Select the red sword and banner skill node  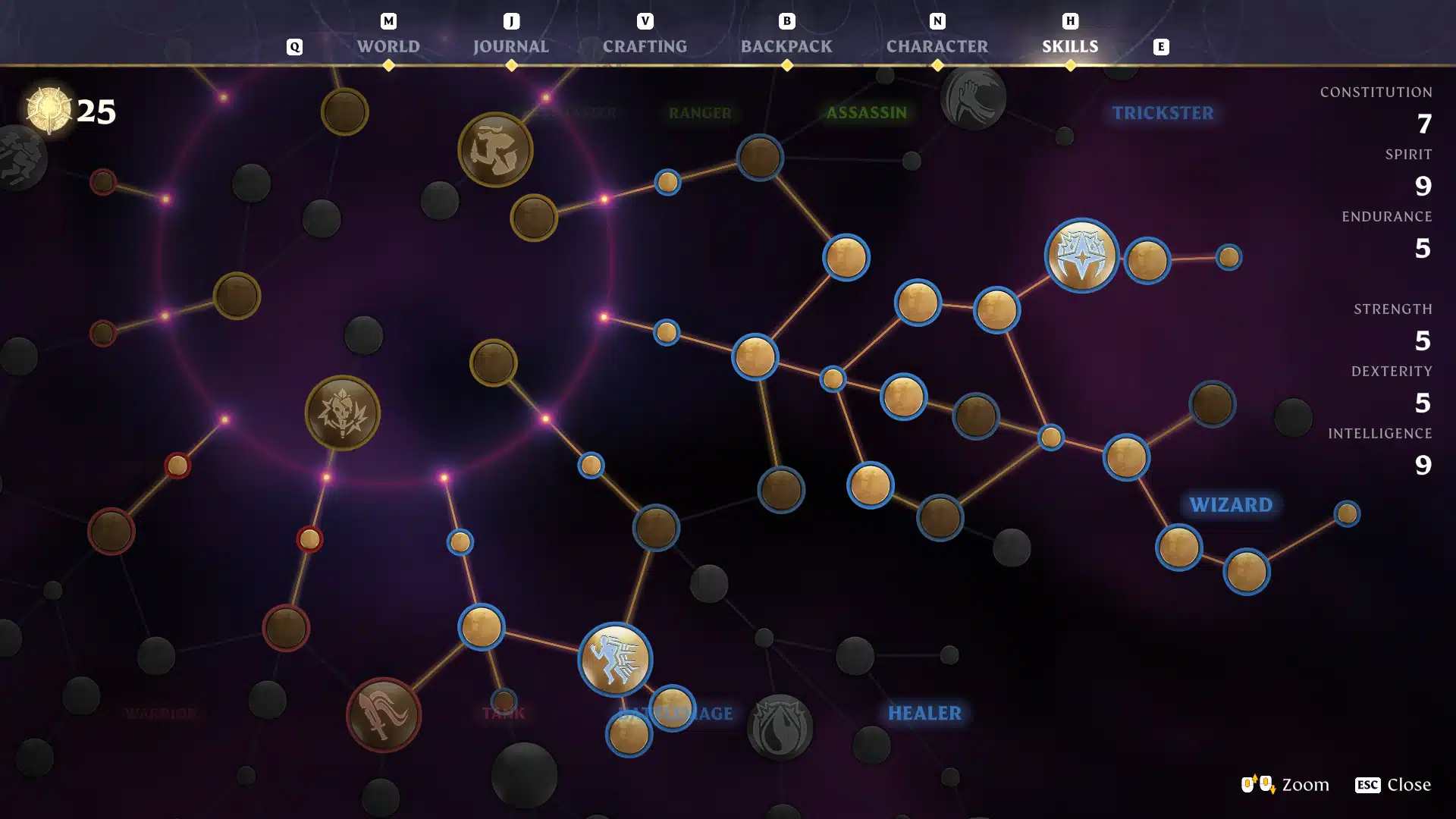click(x=384, y=714)
